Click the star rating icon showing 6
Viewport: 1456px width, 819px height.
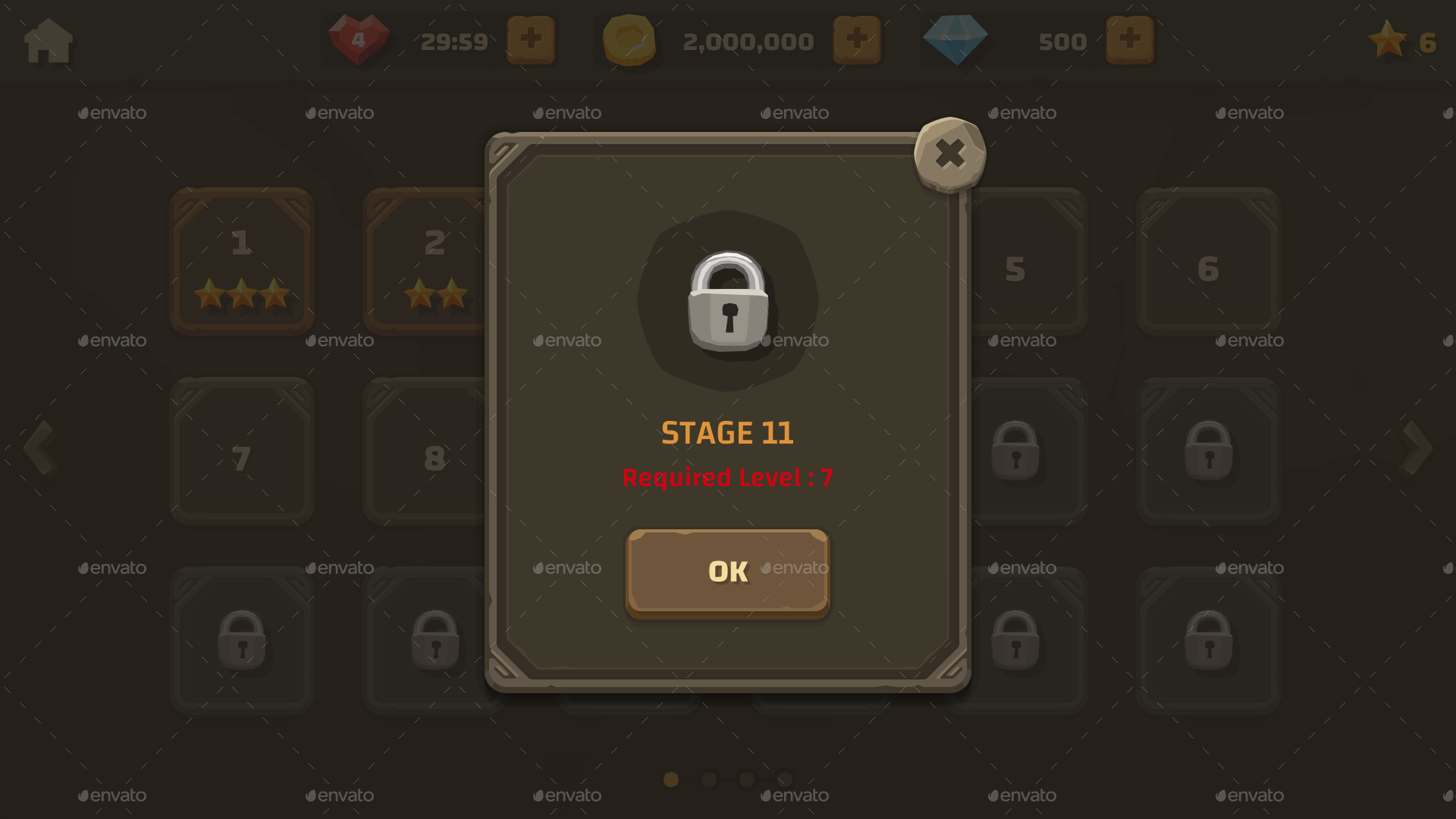tap(1389, 41)
